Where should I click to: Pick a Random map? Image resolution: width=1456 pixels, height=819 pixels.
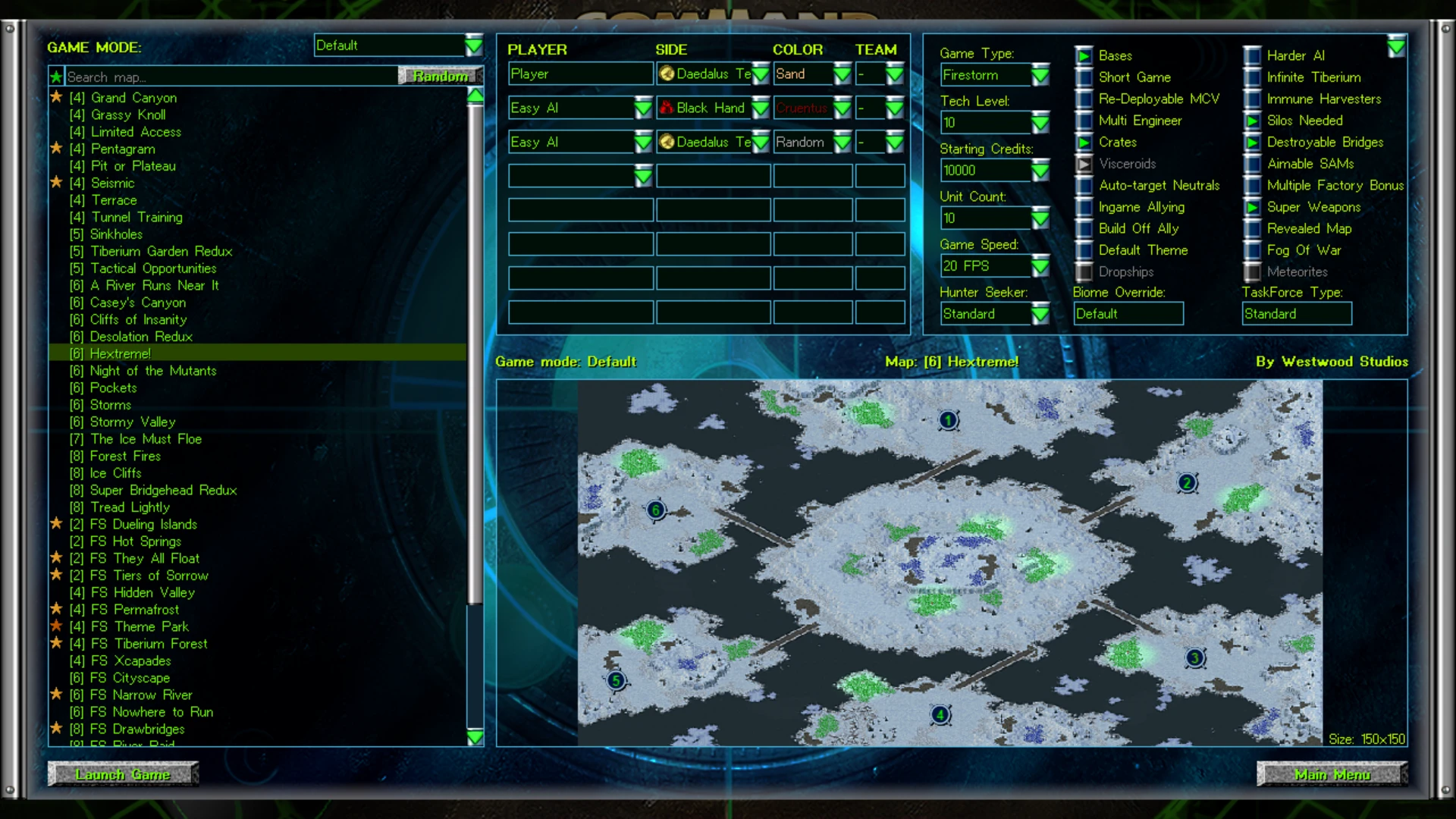coord(440,76)
